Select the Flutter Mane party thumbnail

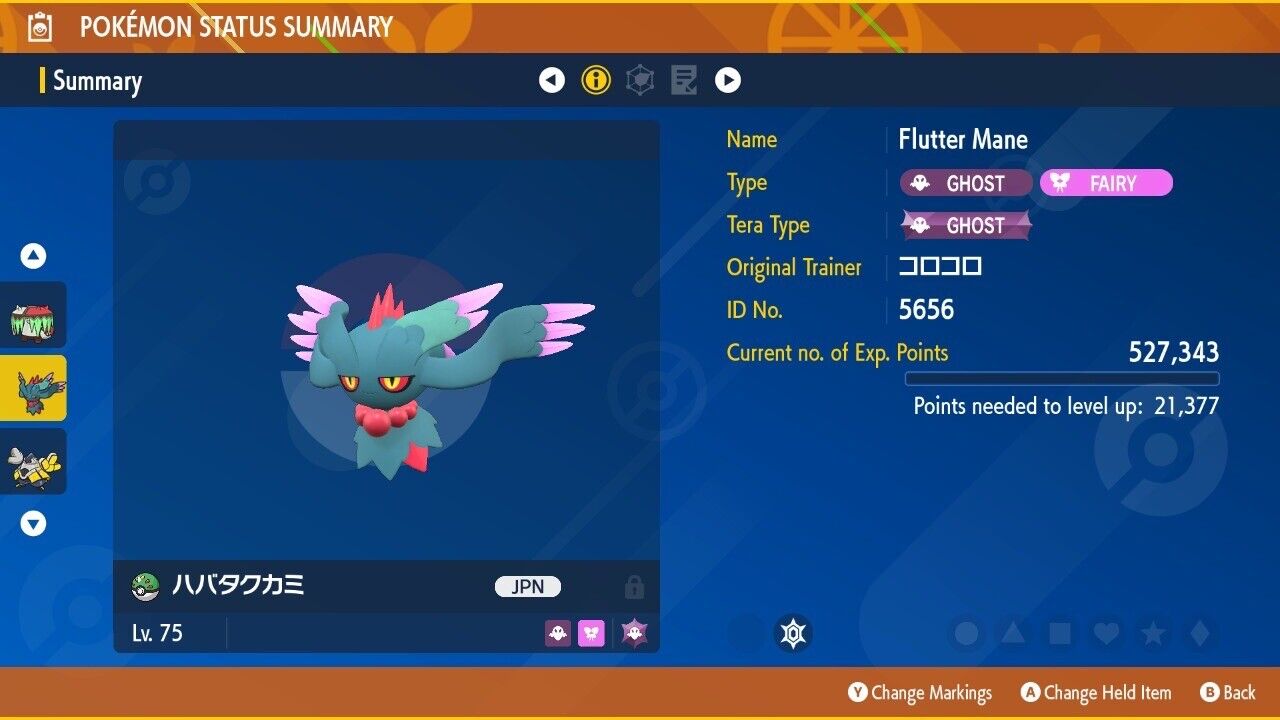pyautogui.click(x=34, y=388)
